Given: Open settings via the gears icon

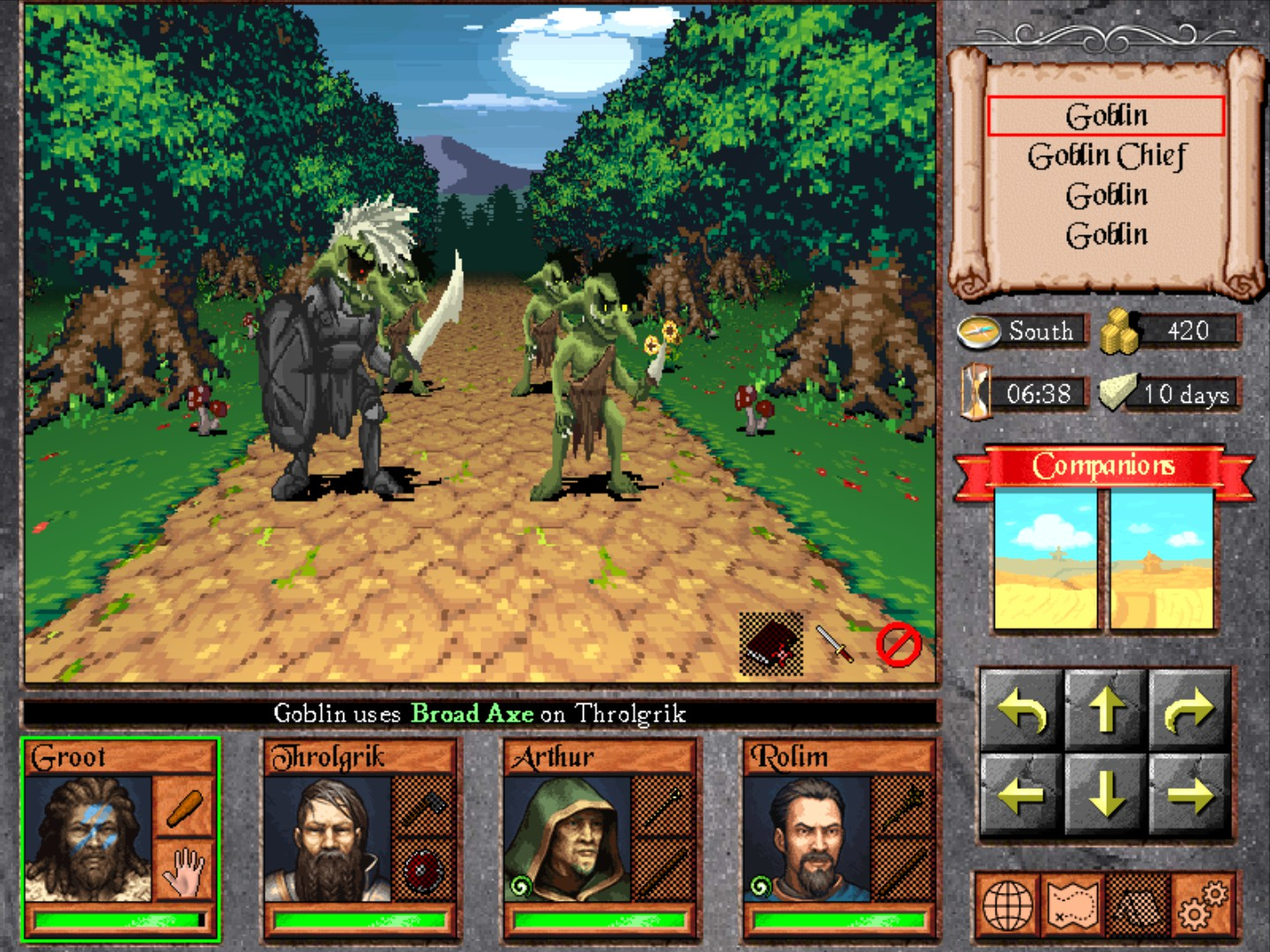Looking at the screenshot, I should tap(1201, 905).
